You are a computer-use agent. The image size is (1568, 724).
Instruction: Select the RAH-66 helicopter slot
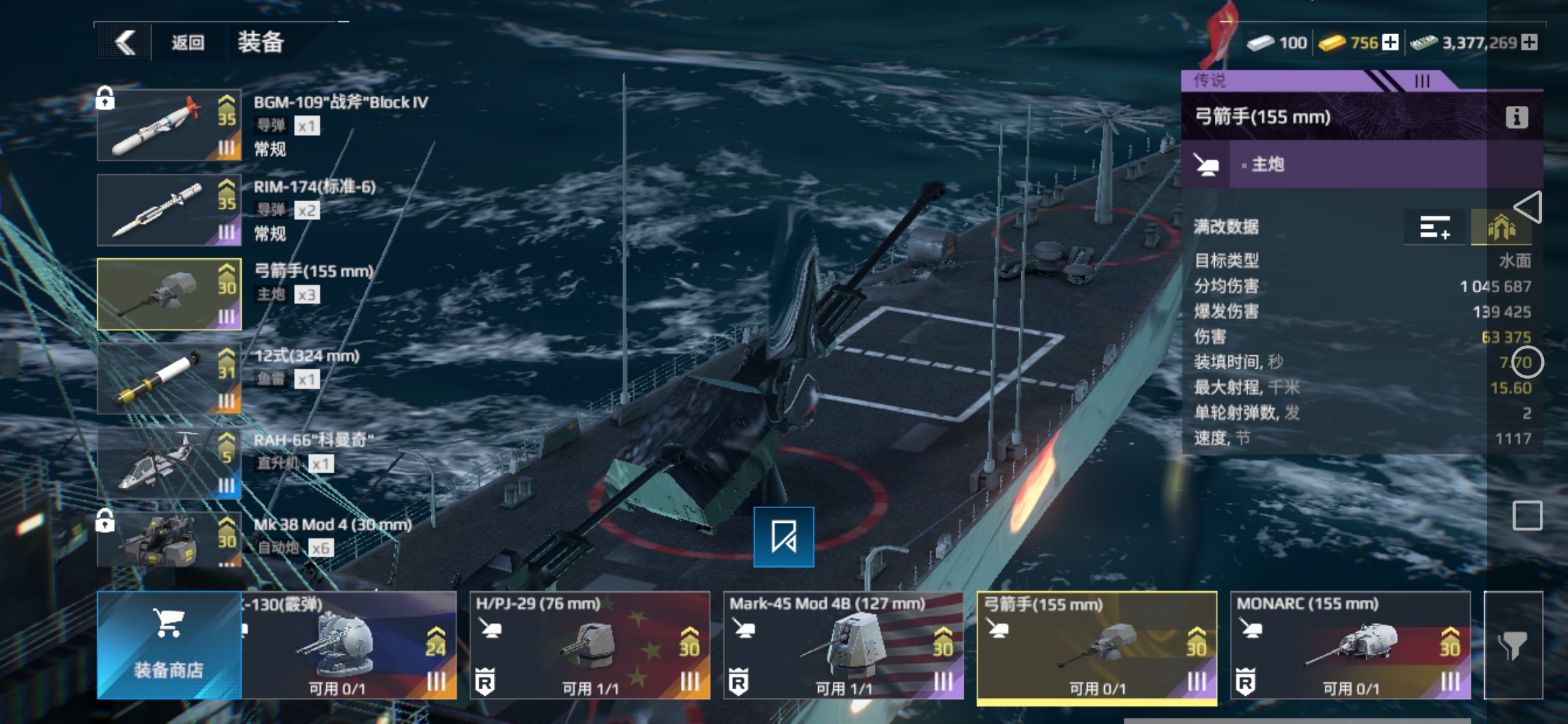click(169, 463)
